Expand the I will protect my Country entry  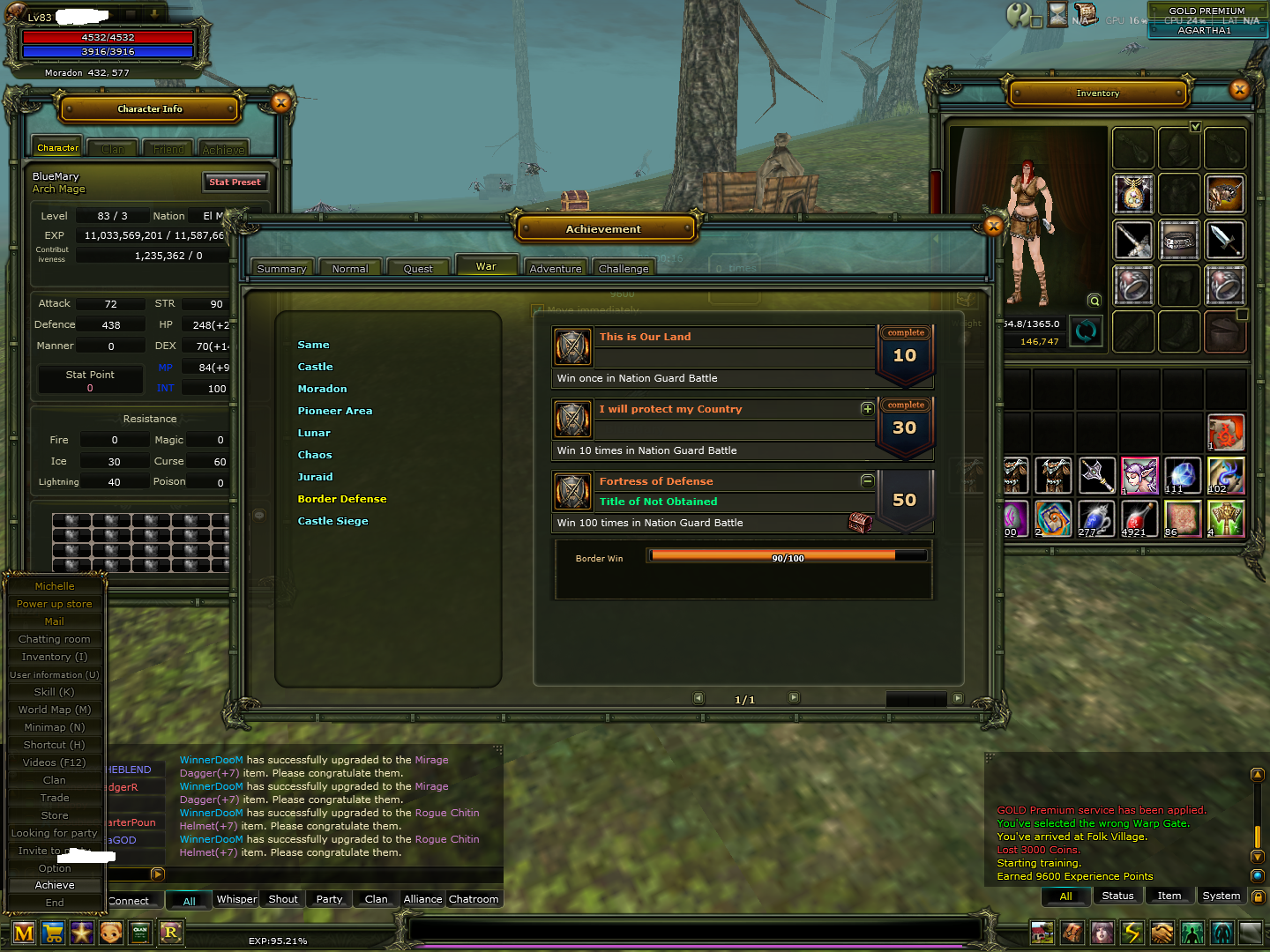click(867, 409)
